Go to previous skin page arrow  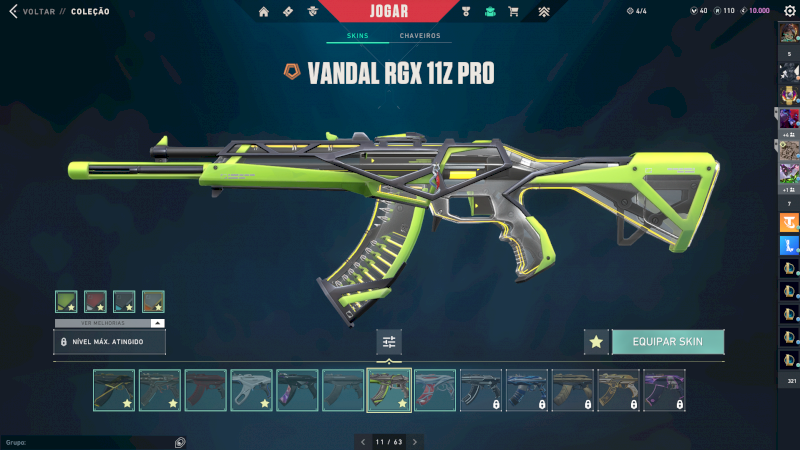tap(362, 441)
